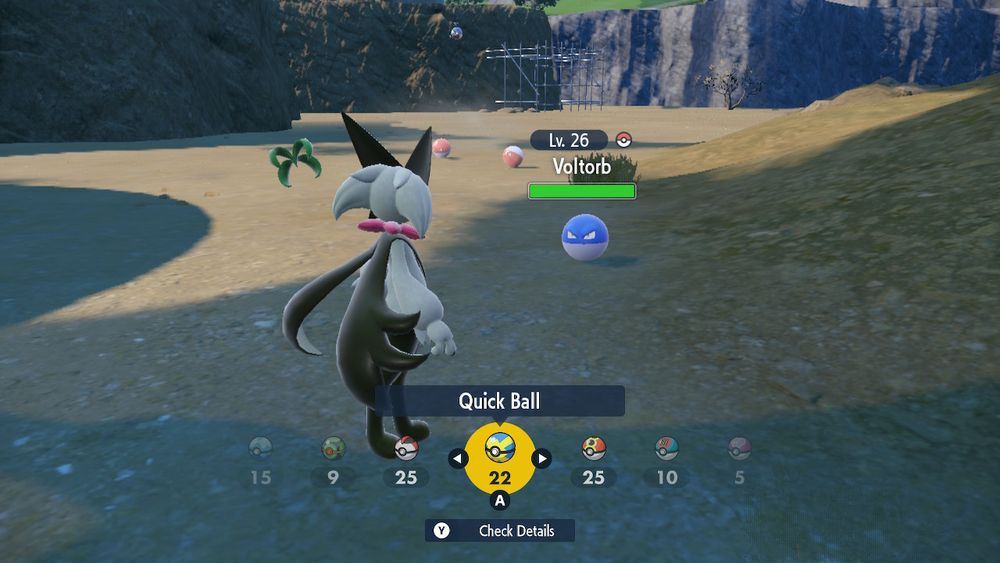
Task: Select the faded blue ball with 15 left
Action: 260,450
